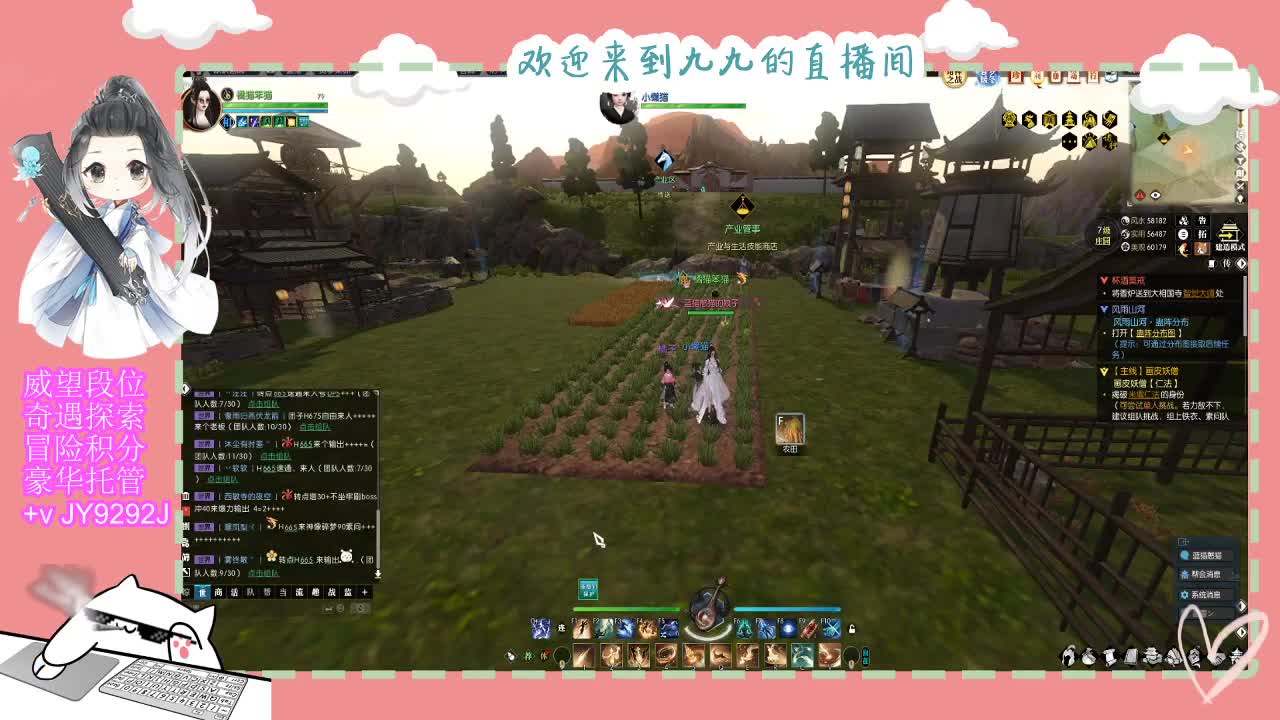The image size is (1280, 720).
Task: Click the download arrow to jump to latest chat
Action: tap(378, 573)
